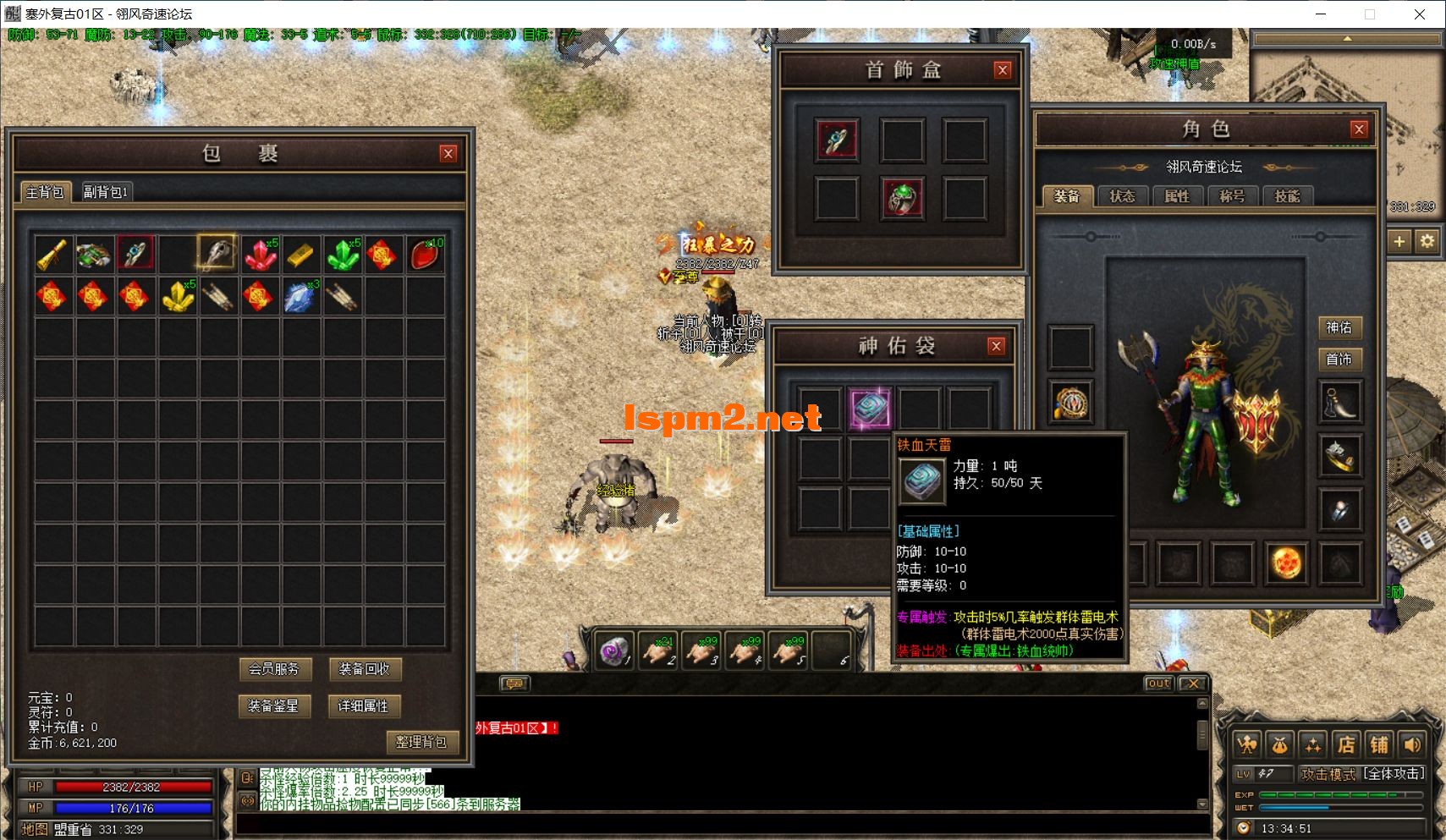Click the 装备回收 equipment recycle button
Screen dimensions: 1446x840
364,669
